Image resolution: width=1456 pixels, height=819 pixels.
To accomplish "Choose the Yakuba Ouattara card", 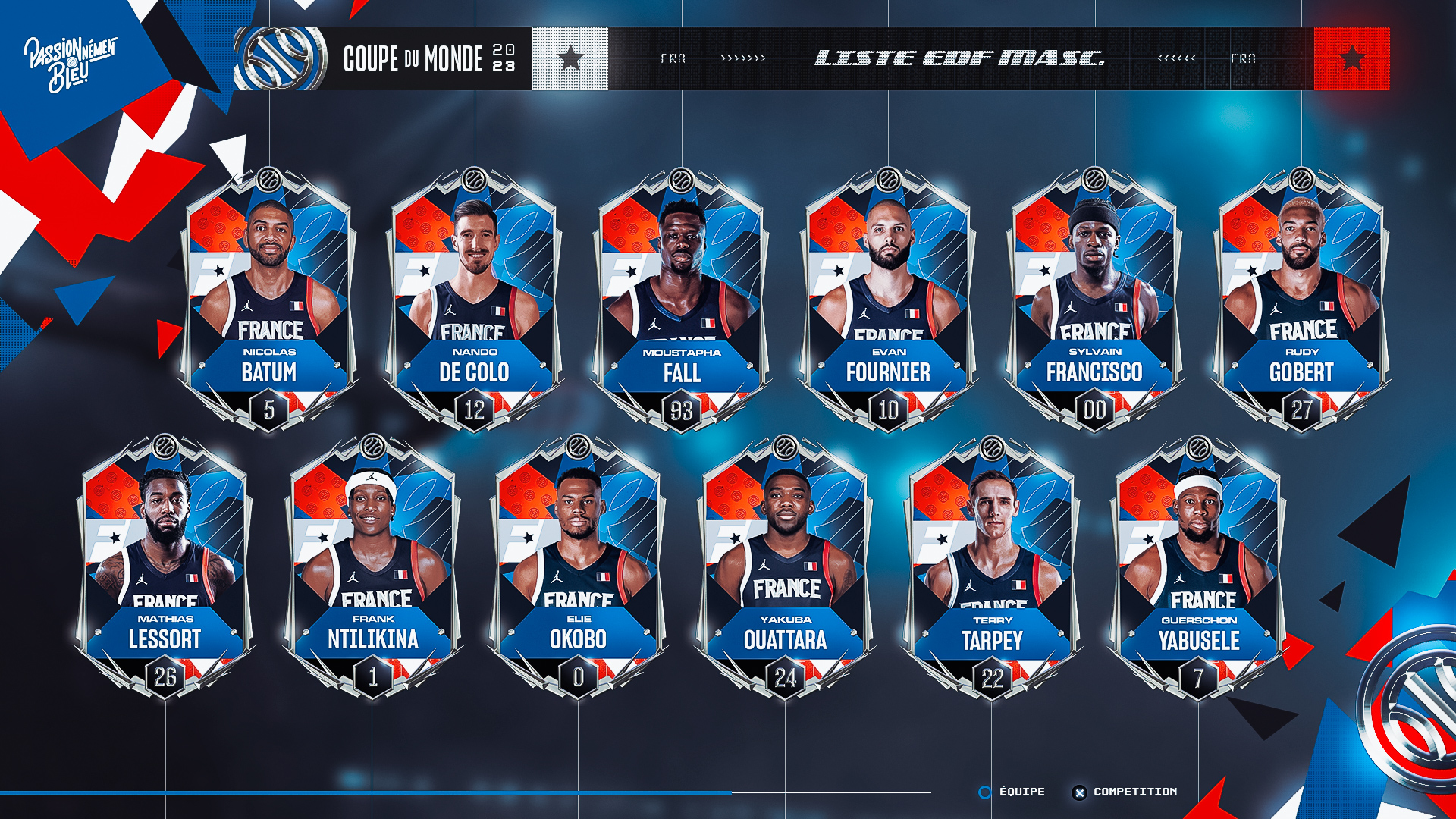I will coord(785,566).
